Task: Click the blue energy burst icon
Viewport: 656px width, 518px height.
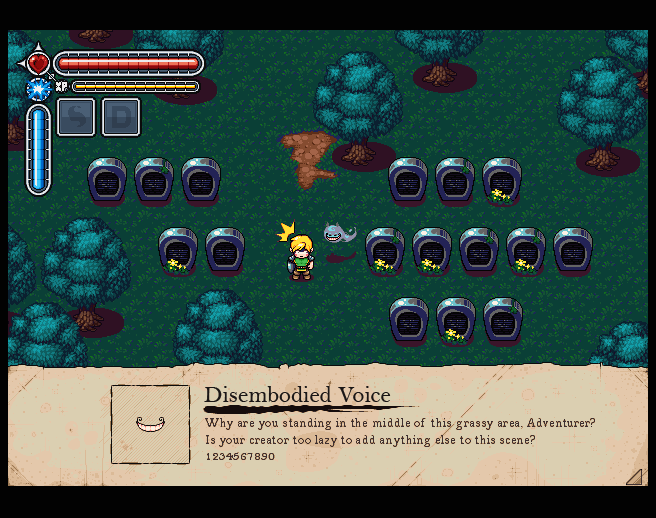Action: [x=38, y=89]
